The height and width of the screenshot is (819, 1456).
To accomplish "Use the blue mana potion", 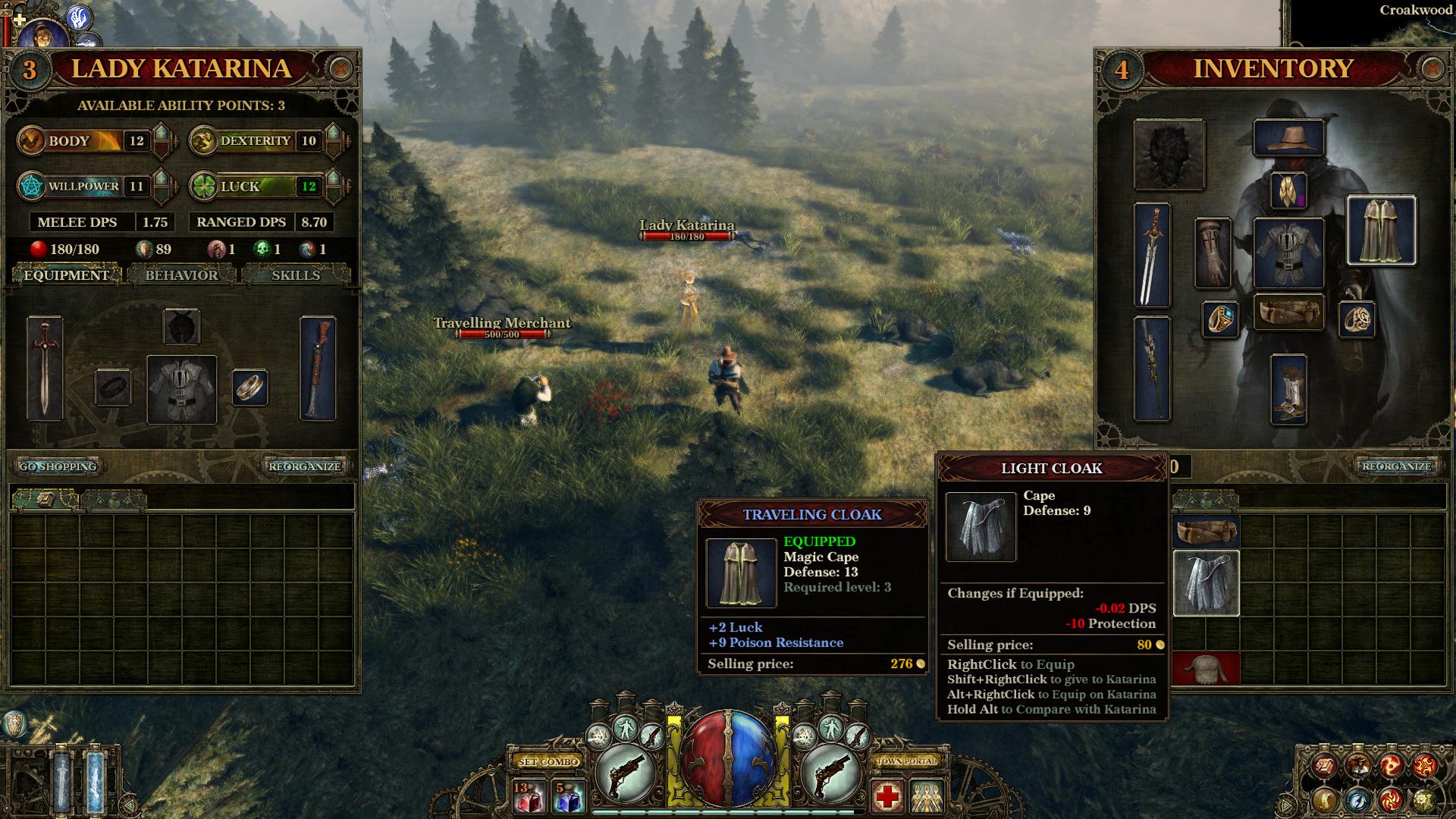I will click(x=567, y=798).
